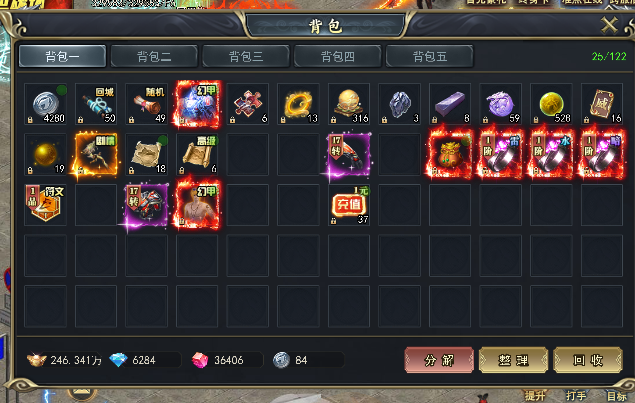
Task: Click the 分解 disassemble button
Action: click(438, 360)
